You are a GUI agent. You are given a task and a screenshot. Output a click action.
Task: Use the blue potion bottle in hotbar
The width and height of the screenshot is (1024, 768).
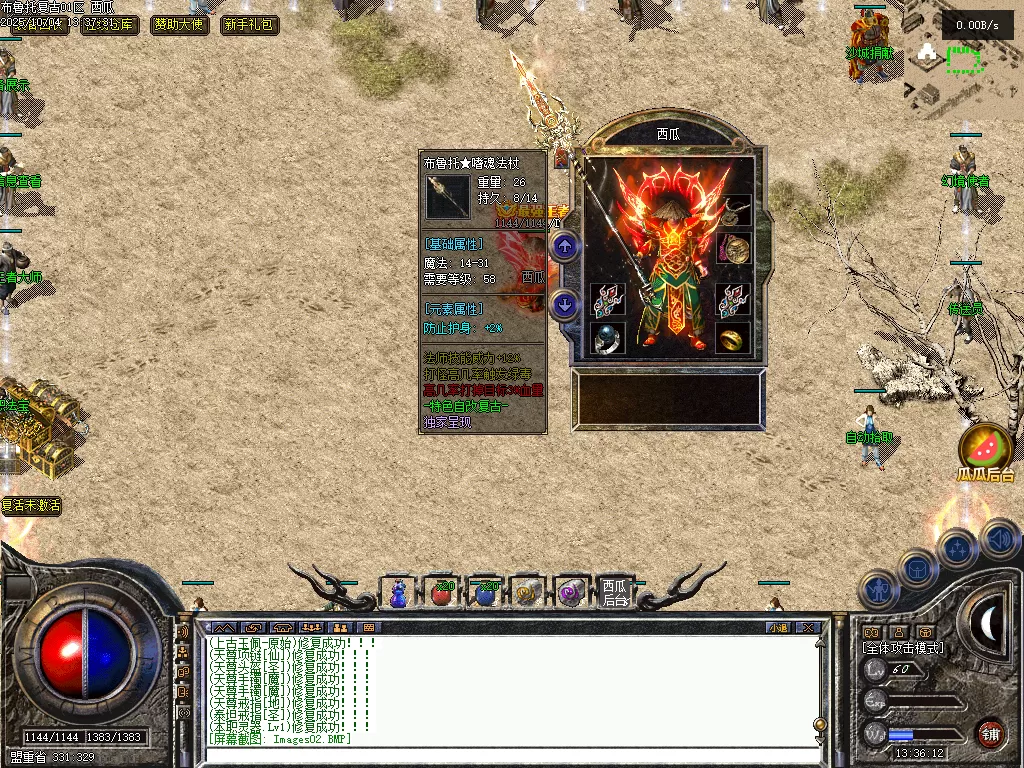(x=398, y=593)
